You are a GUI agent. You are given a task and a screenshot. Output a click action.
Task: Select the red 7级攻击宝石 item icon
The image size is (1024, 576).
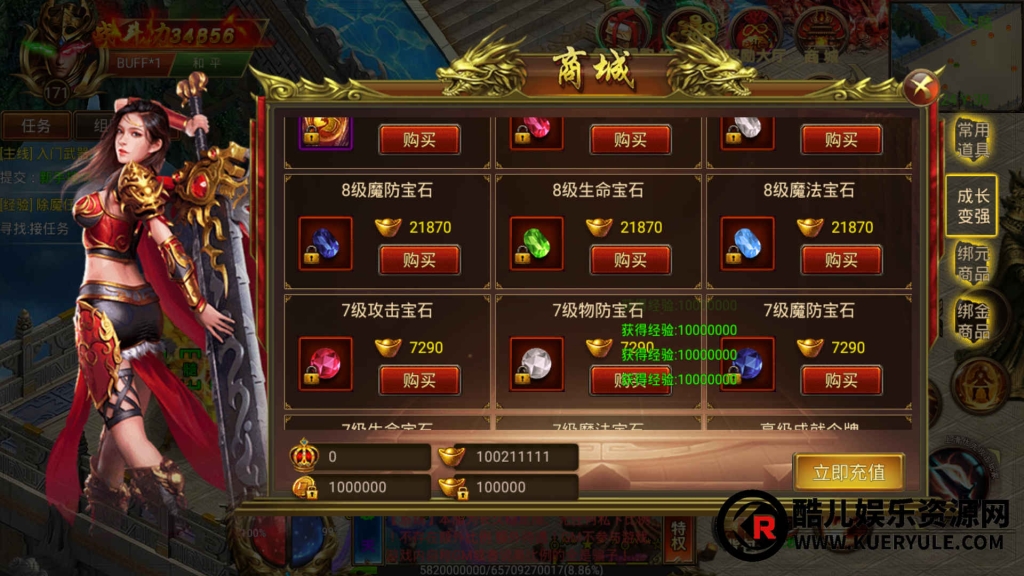pos(326,362)
